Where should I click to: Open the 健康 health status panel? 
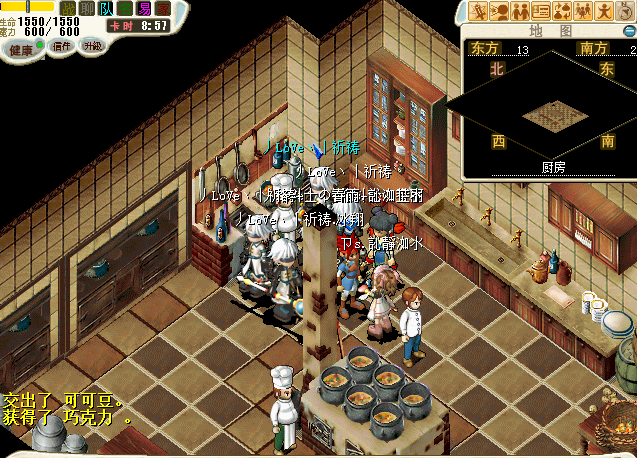pyautogui.click(x=21, y=47)
